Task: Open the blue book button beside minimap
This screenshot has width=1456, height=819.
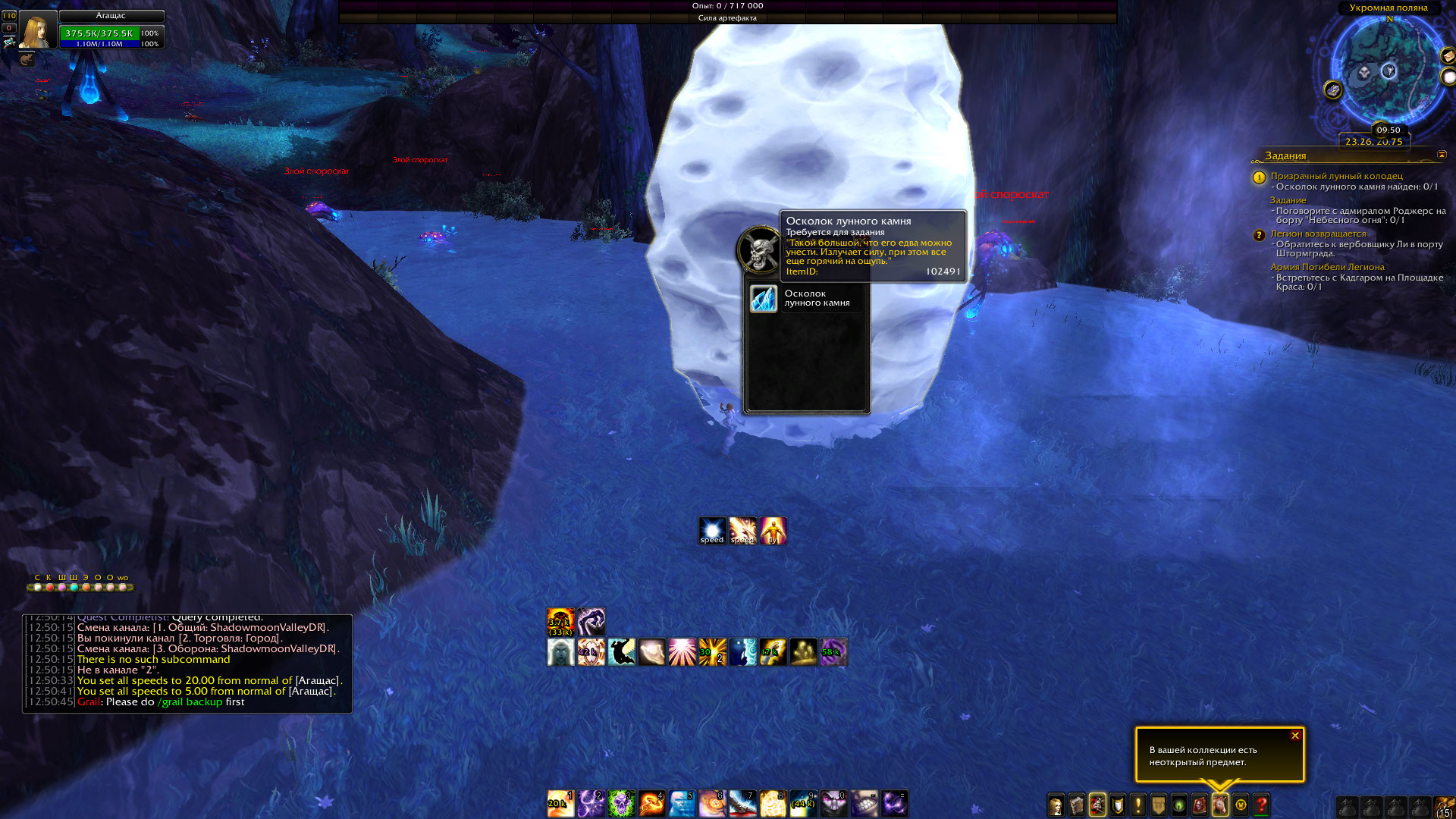Action: (1333, 90)
